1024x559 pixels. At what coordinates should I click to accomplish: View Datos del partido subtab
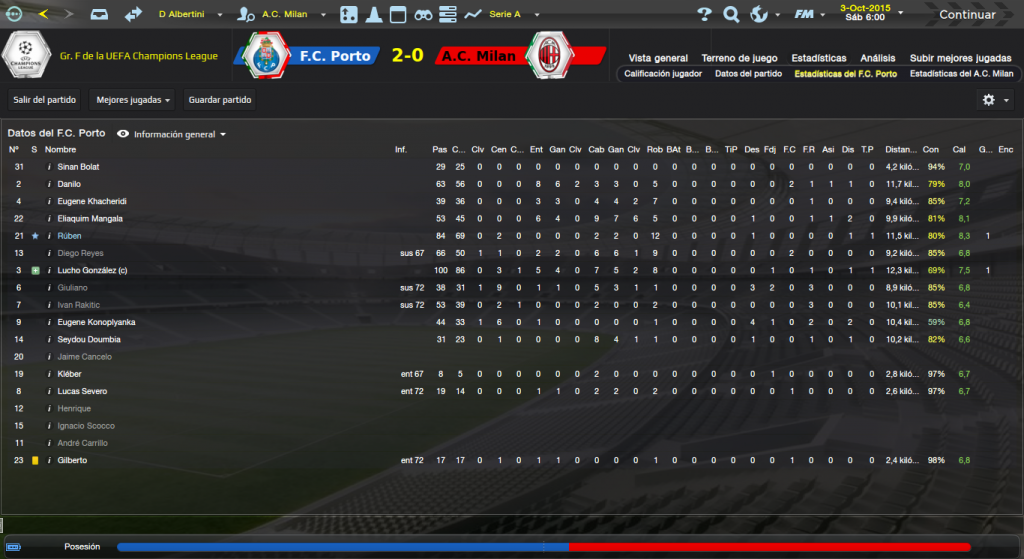(748, 74)
